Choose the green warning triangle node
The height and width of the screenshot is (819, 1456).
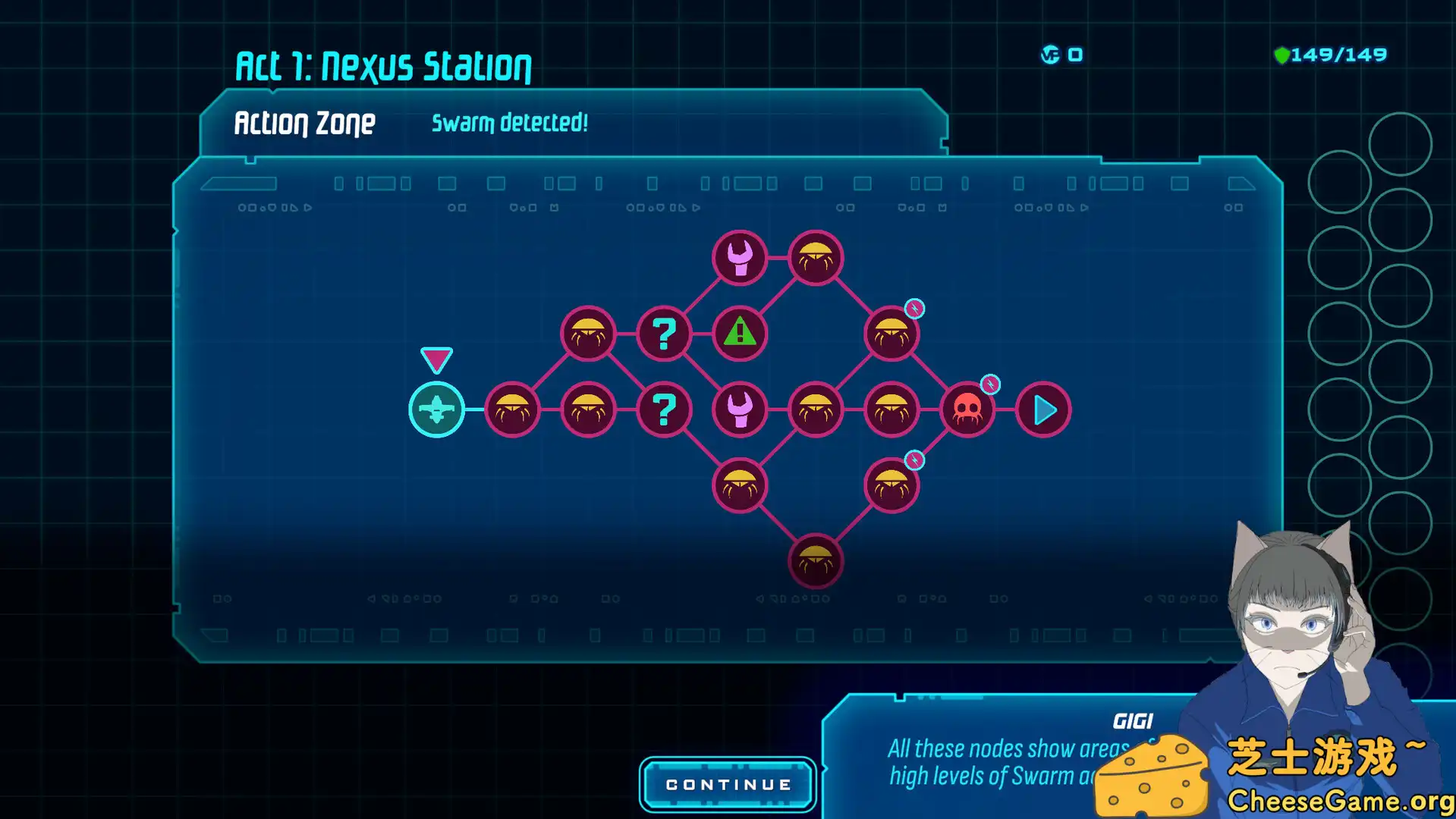tap(740, 334)
